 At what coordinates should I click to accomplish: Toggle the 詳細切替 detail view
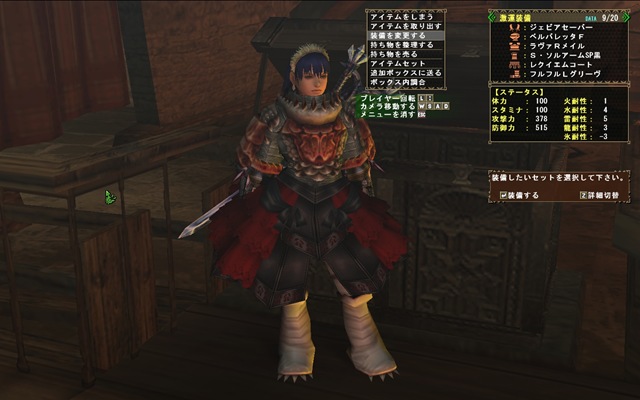[599, 194]
